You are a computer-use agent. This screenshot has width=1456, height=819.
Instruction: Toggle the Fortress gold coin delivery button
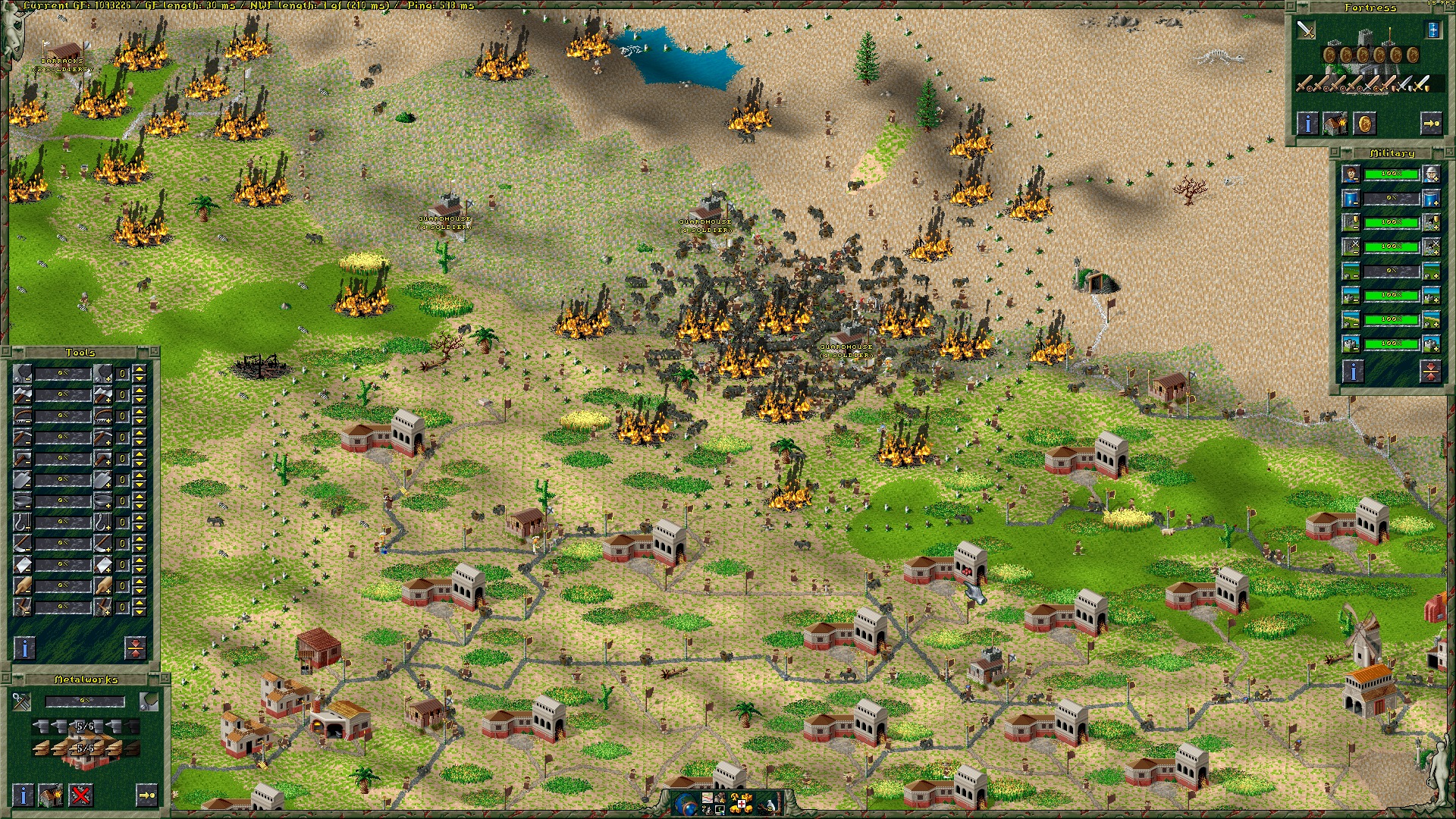click(1364, 124)
